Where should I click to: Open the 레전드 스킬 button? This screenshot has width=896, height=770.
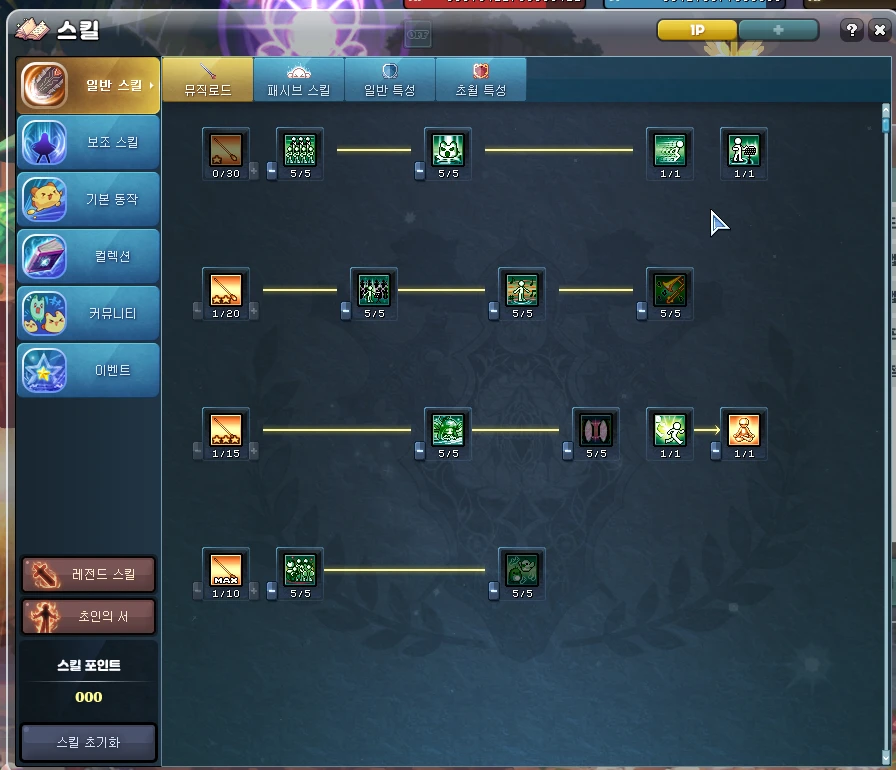point(89,574)
